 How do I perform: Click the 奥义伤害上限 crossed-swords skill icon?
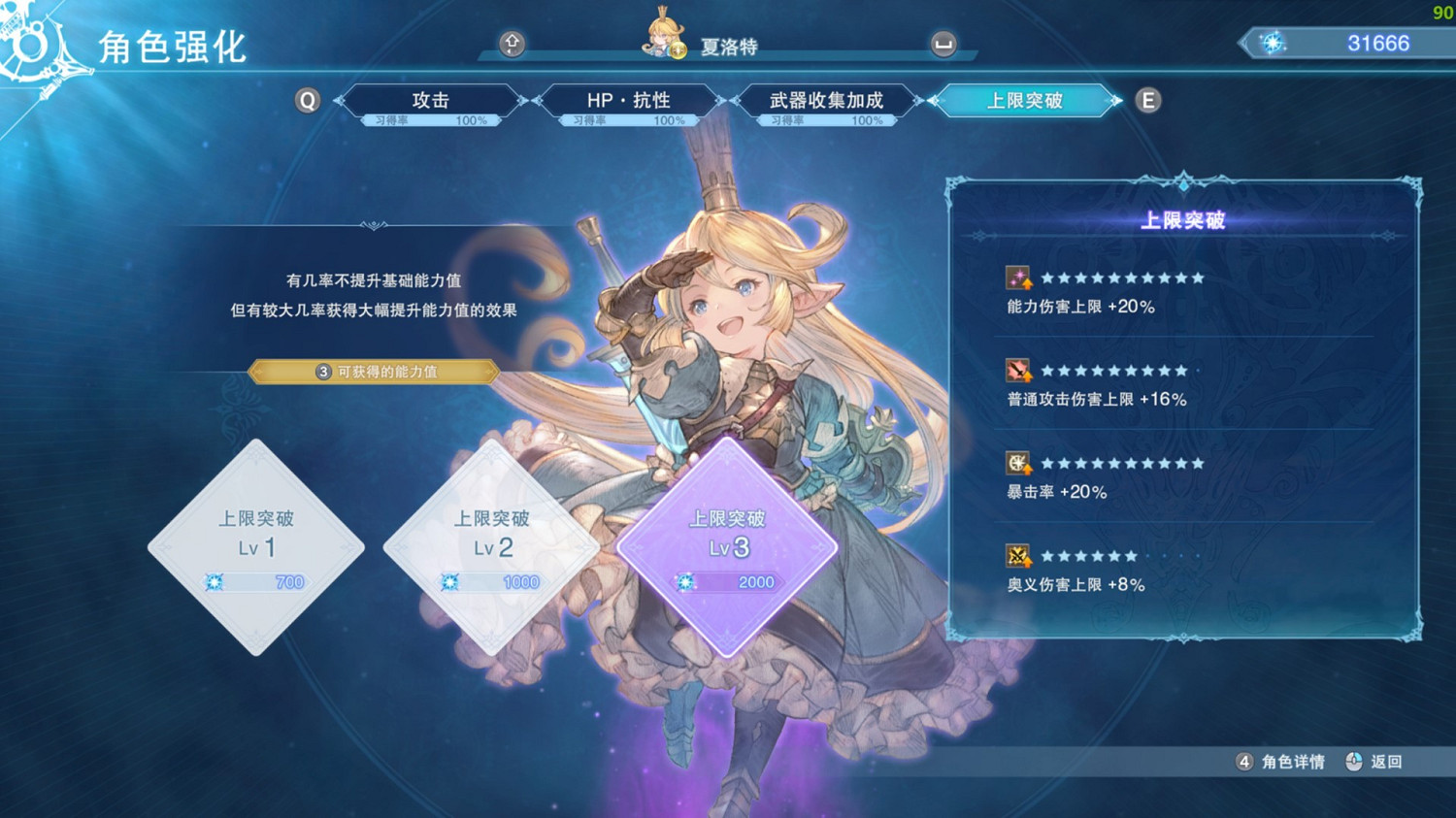(x=1016, y=555)
